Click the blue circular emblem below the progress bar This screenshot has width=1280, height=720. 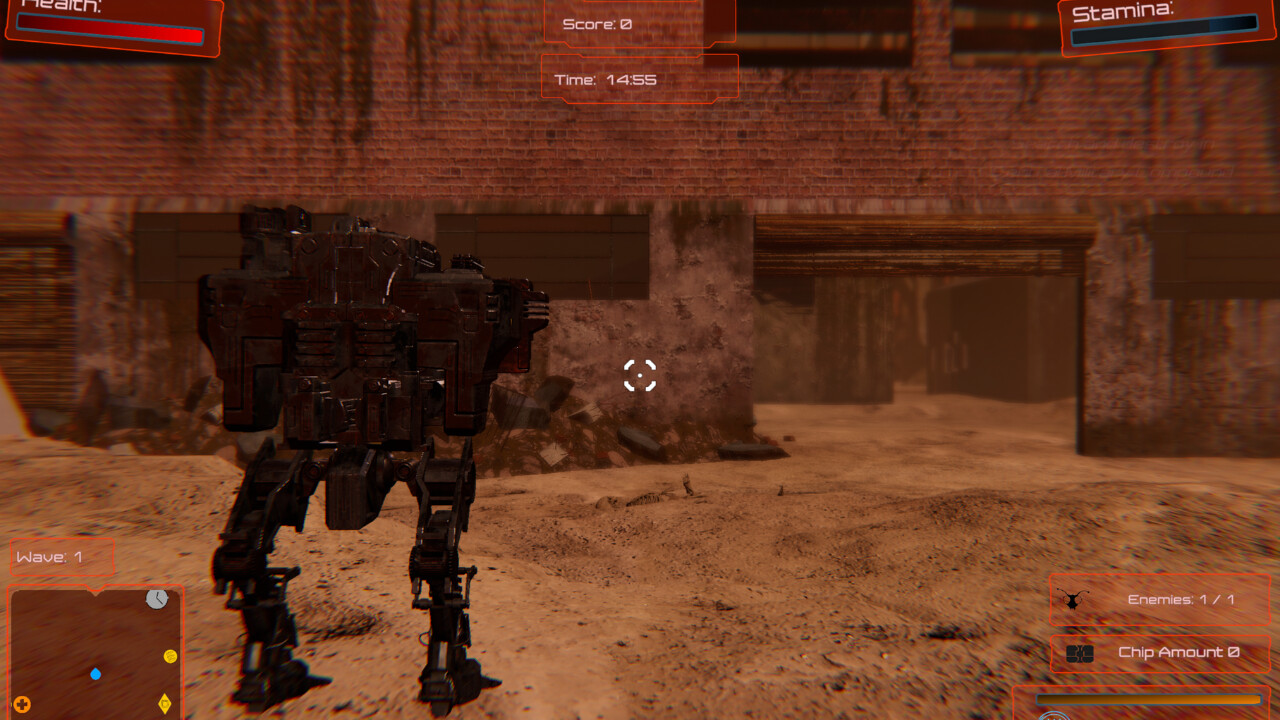[1053, 717]
